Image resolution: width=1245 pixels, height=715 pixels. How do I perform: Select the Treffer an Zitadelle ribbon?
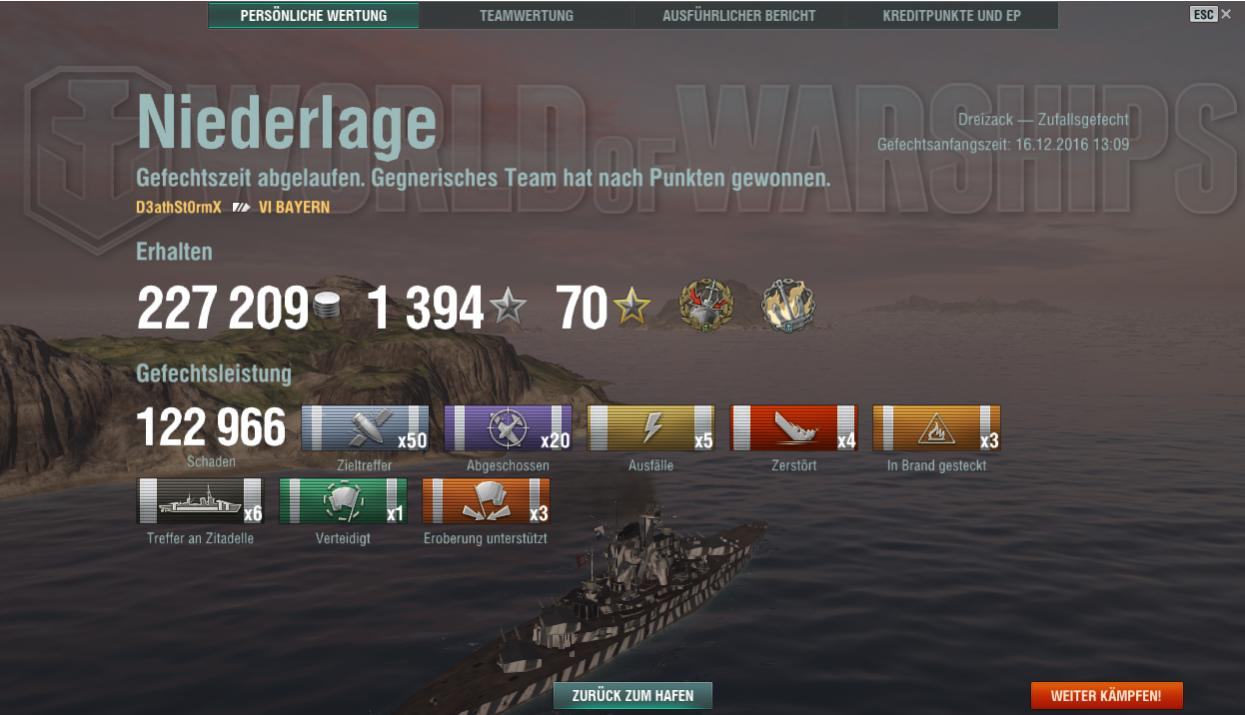(200, 501)
